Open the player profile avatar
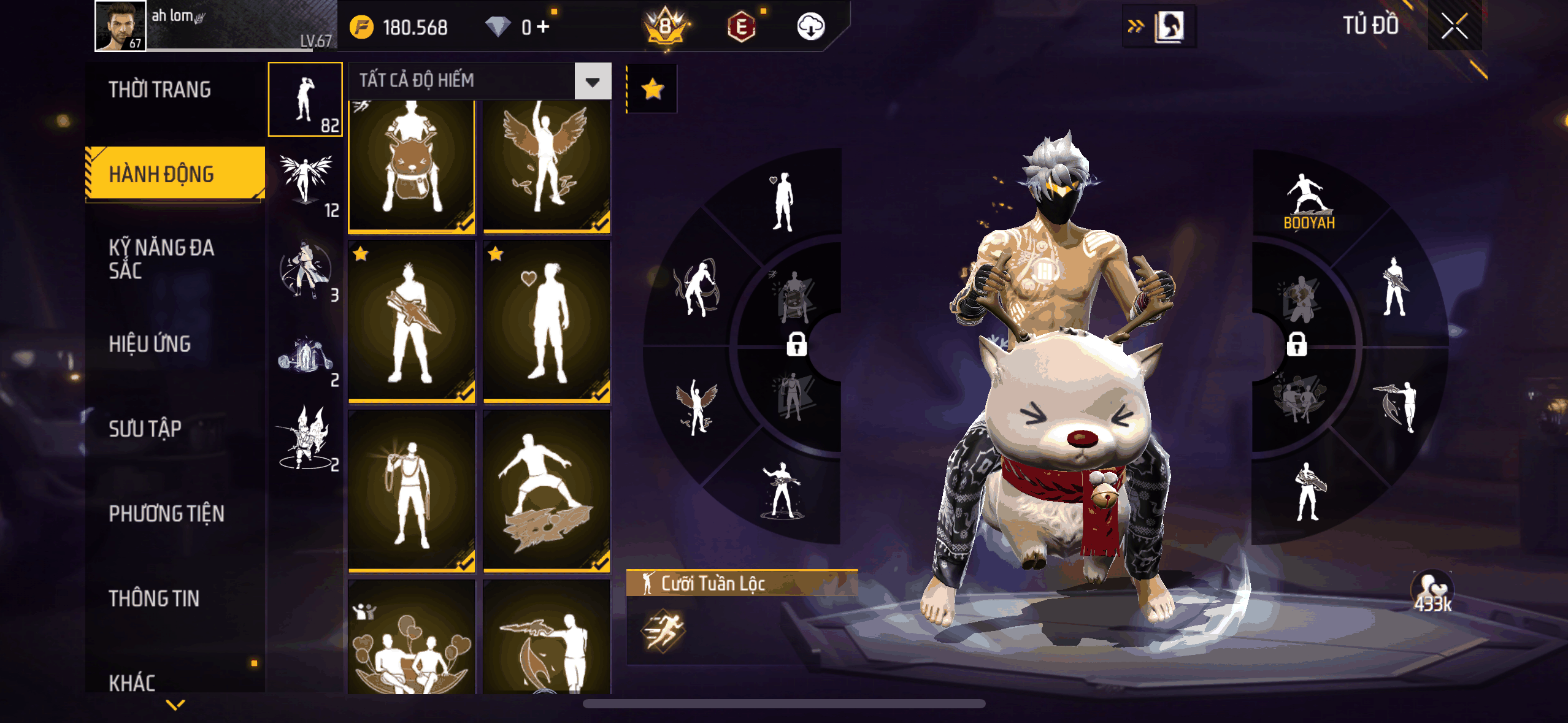Viewport: 1568px width, 723px height. [121, 26]
